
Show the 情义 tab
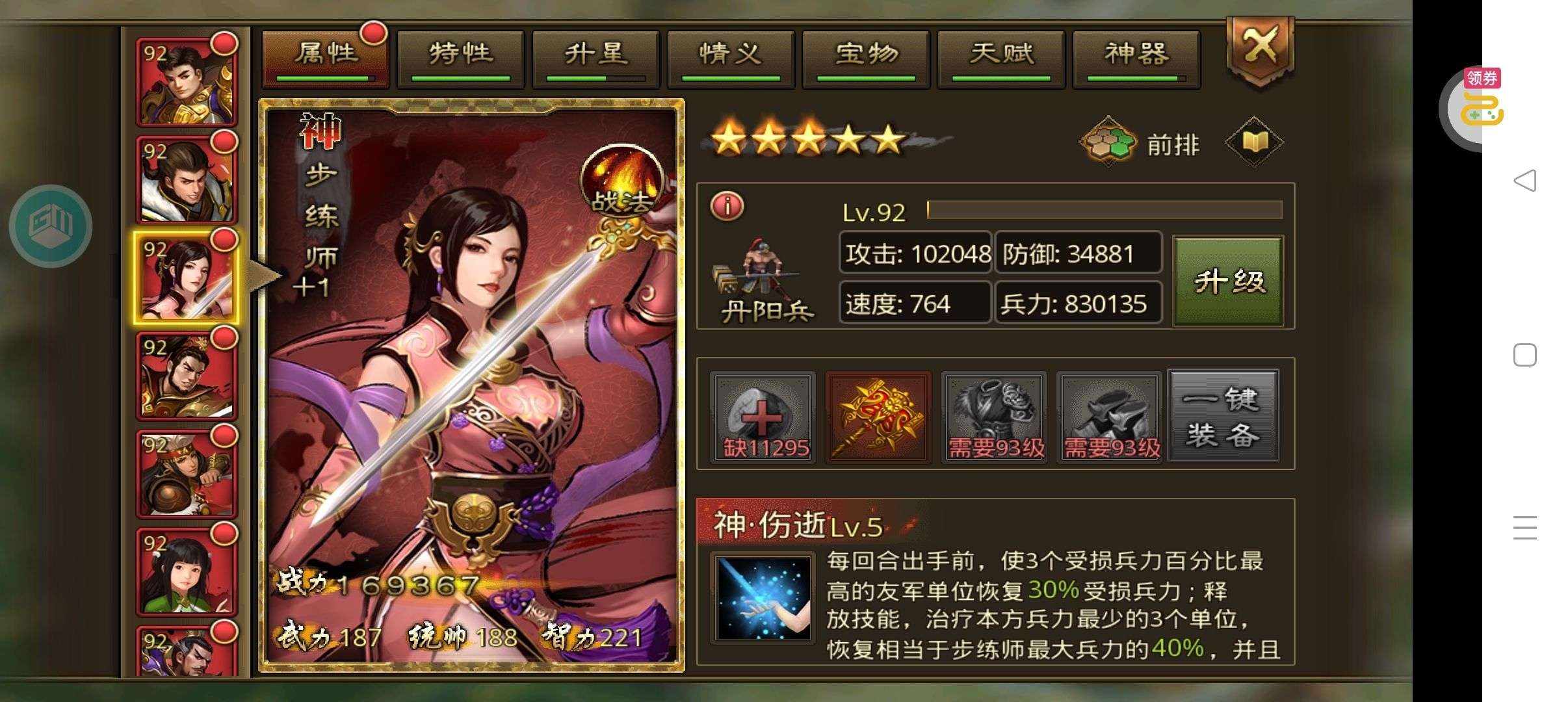coord(731,57)
